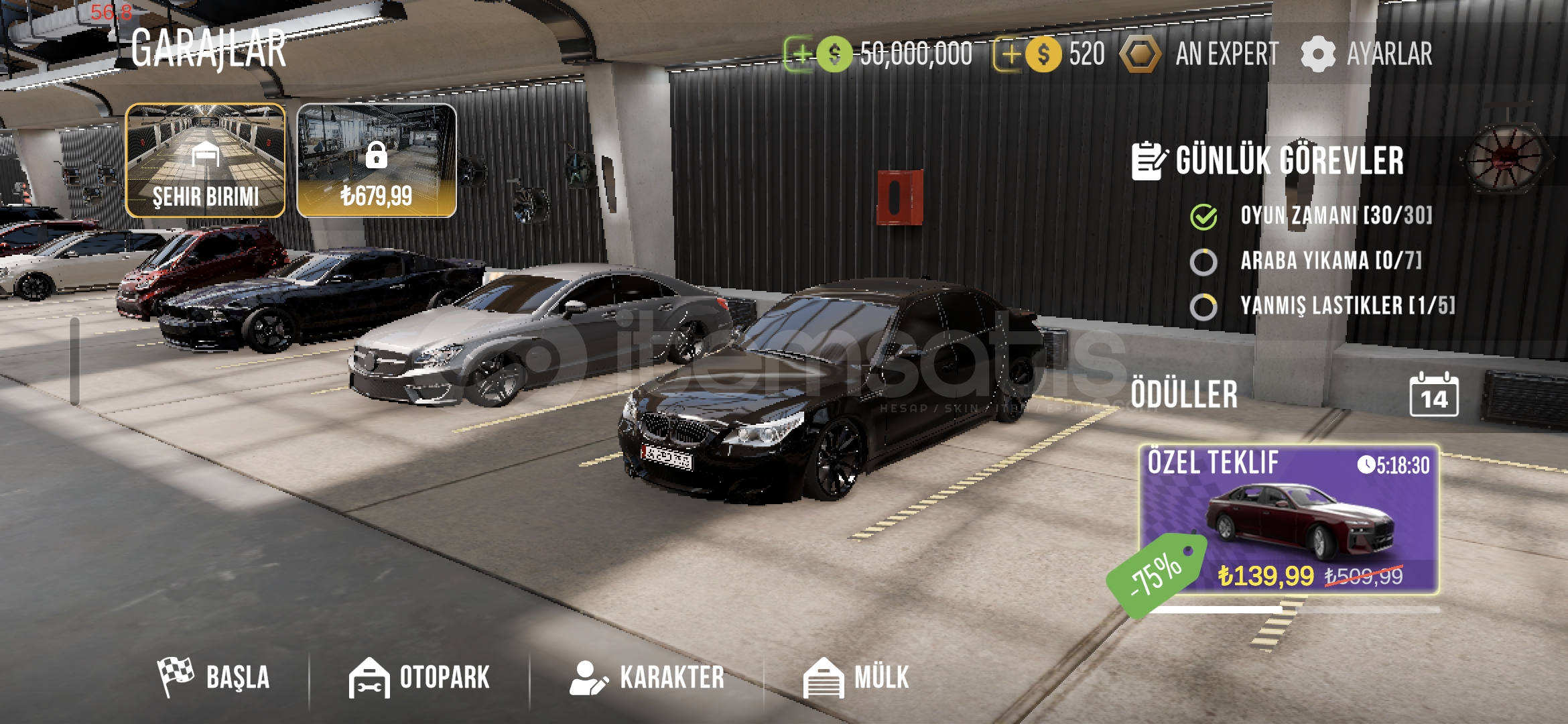1568x724 pixels.
Task: Open the Özel Teklif special offer card
Action: [1289, 520]
